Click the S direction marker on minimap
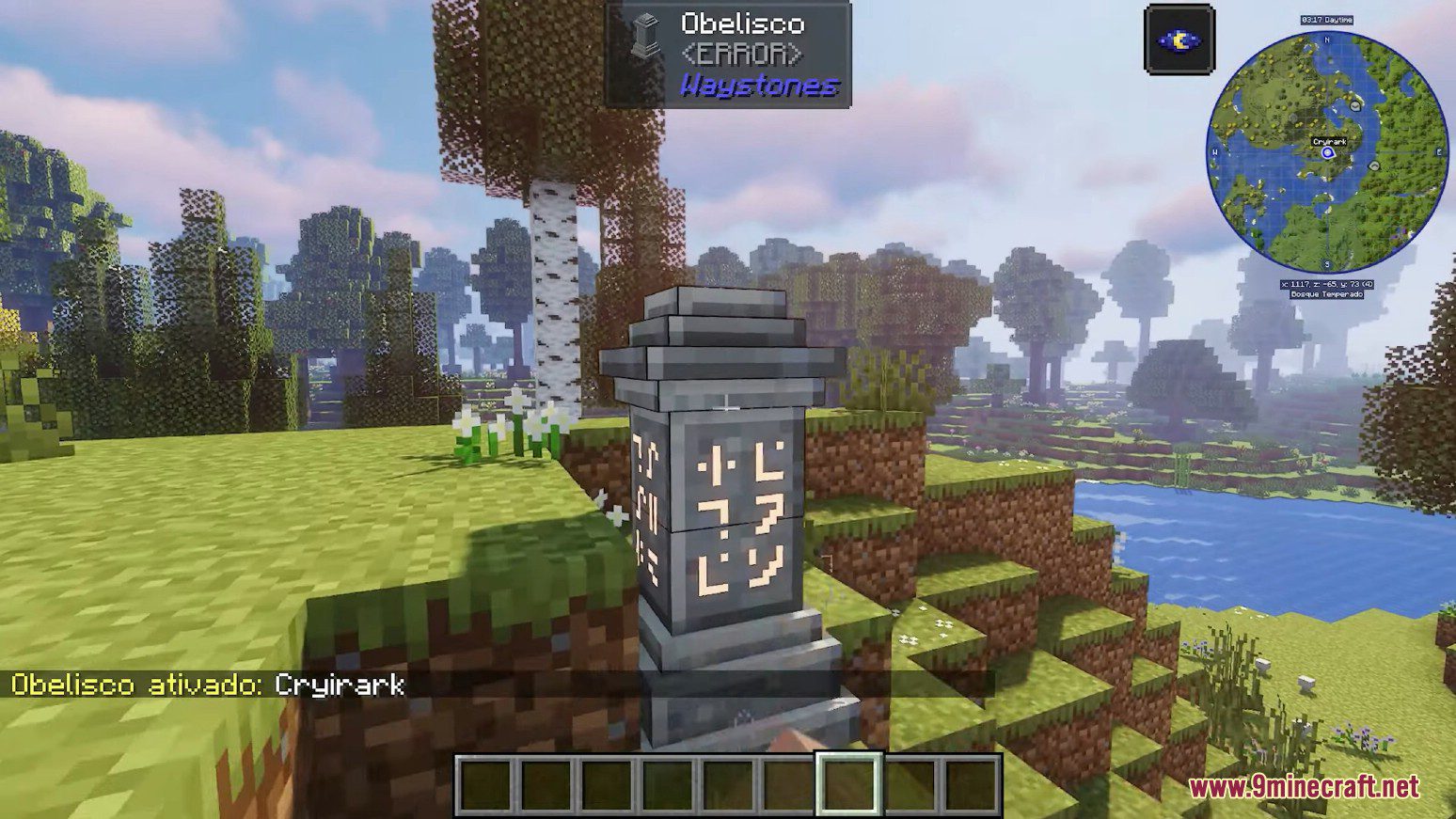1456x819 pixels. click(x=1325, y=264)
